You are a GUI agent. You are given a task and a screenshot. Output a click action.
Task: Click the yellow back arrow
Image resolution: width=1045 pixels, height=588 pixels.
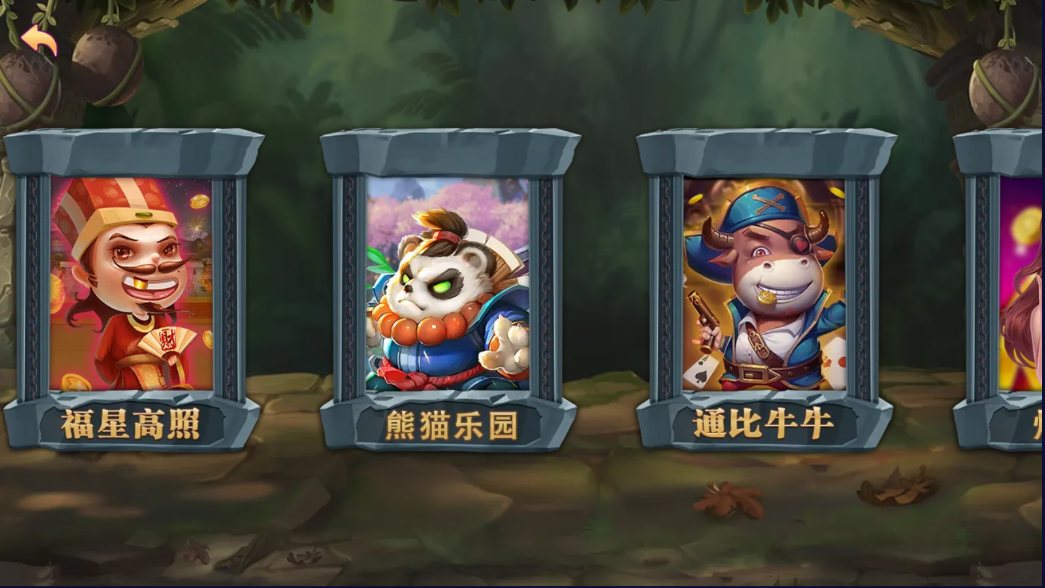[39, 40]
